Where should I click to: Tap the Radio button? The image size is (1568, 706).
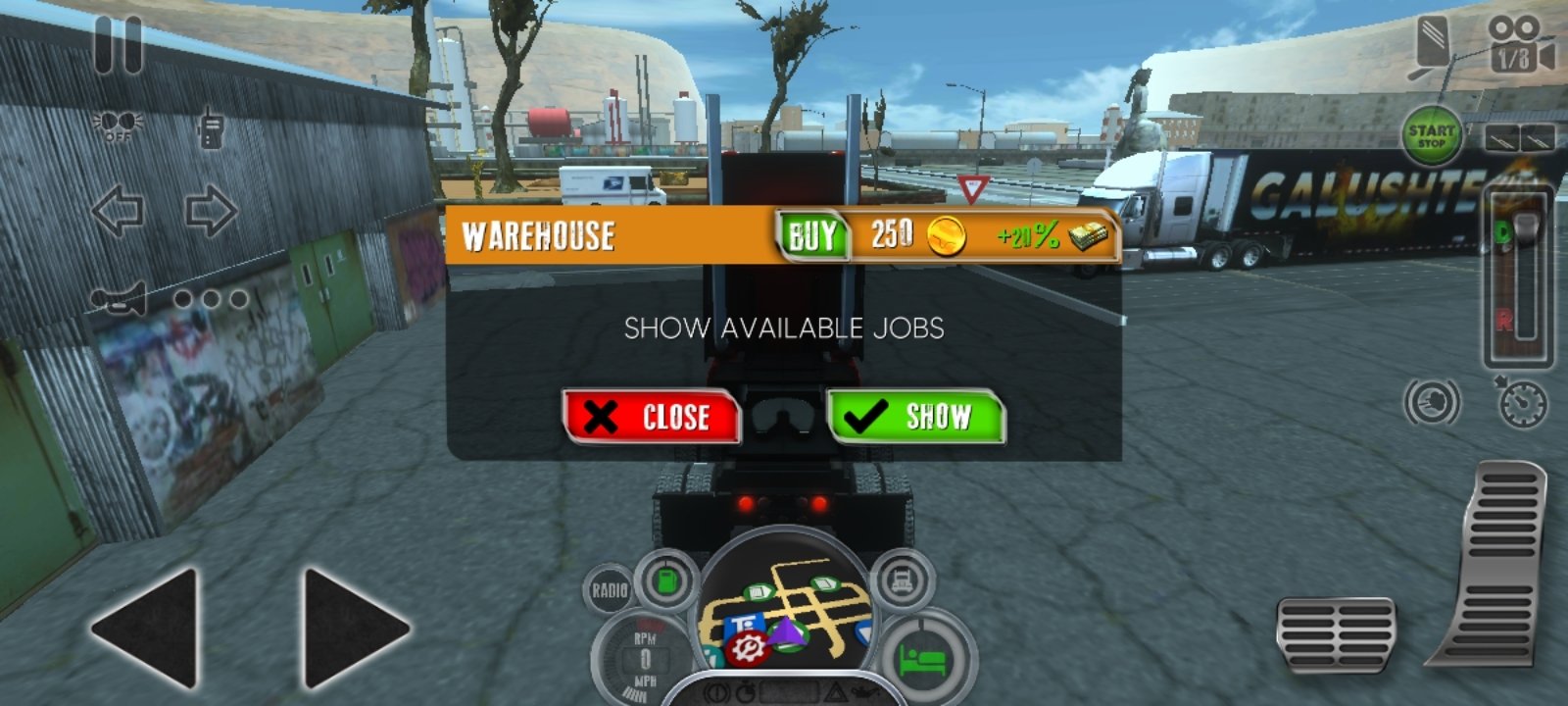(x=609, y=590)
